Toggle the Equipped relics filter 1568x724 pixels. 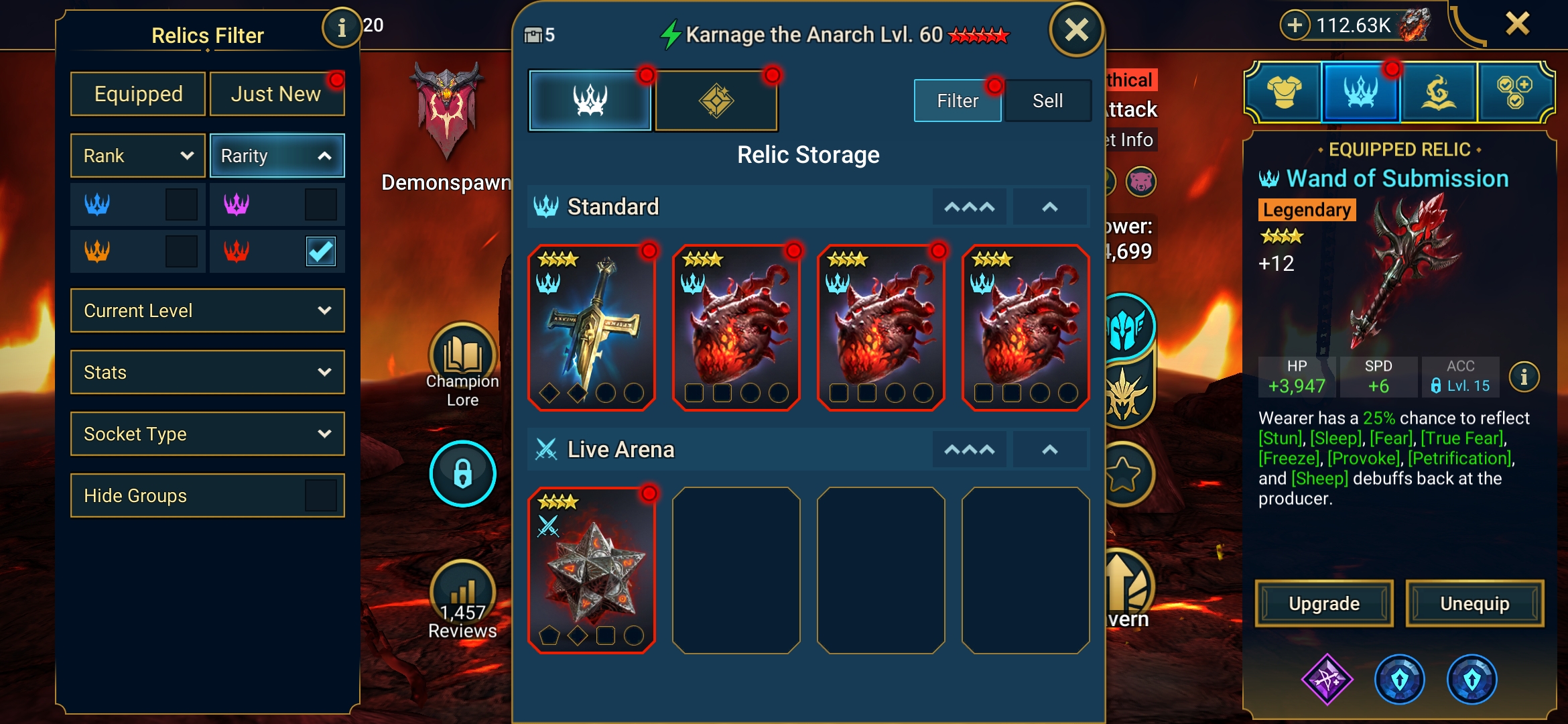(x=138, y=94)
